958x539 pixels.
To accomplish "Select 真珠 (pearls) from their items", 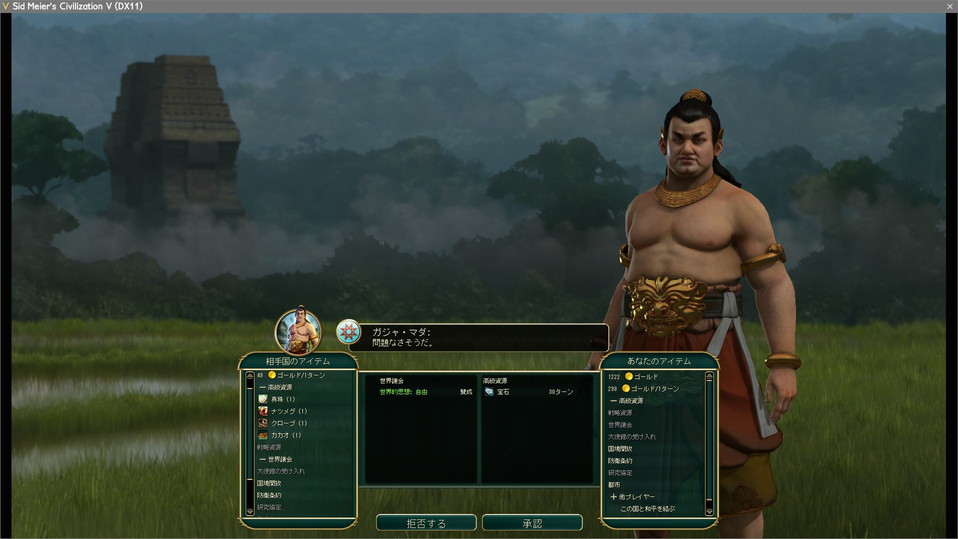I will click(283, 399).
